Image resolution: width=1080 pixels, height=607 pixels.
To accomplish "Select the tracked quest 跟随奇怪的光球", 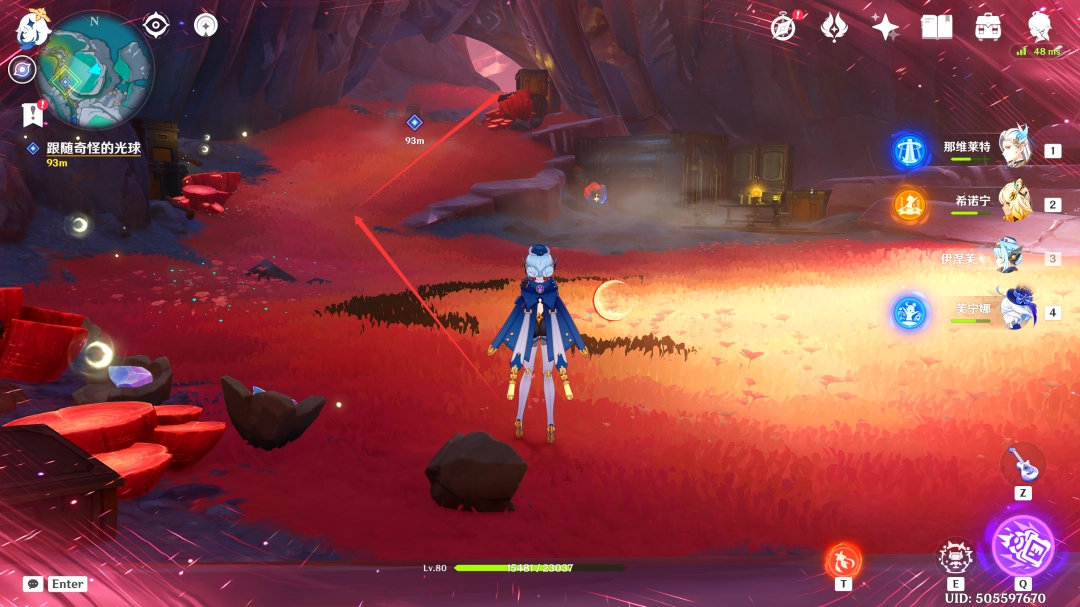I will 95,148.
